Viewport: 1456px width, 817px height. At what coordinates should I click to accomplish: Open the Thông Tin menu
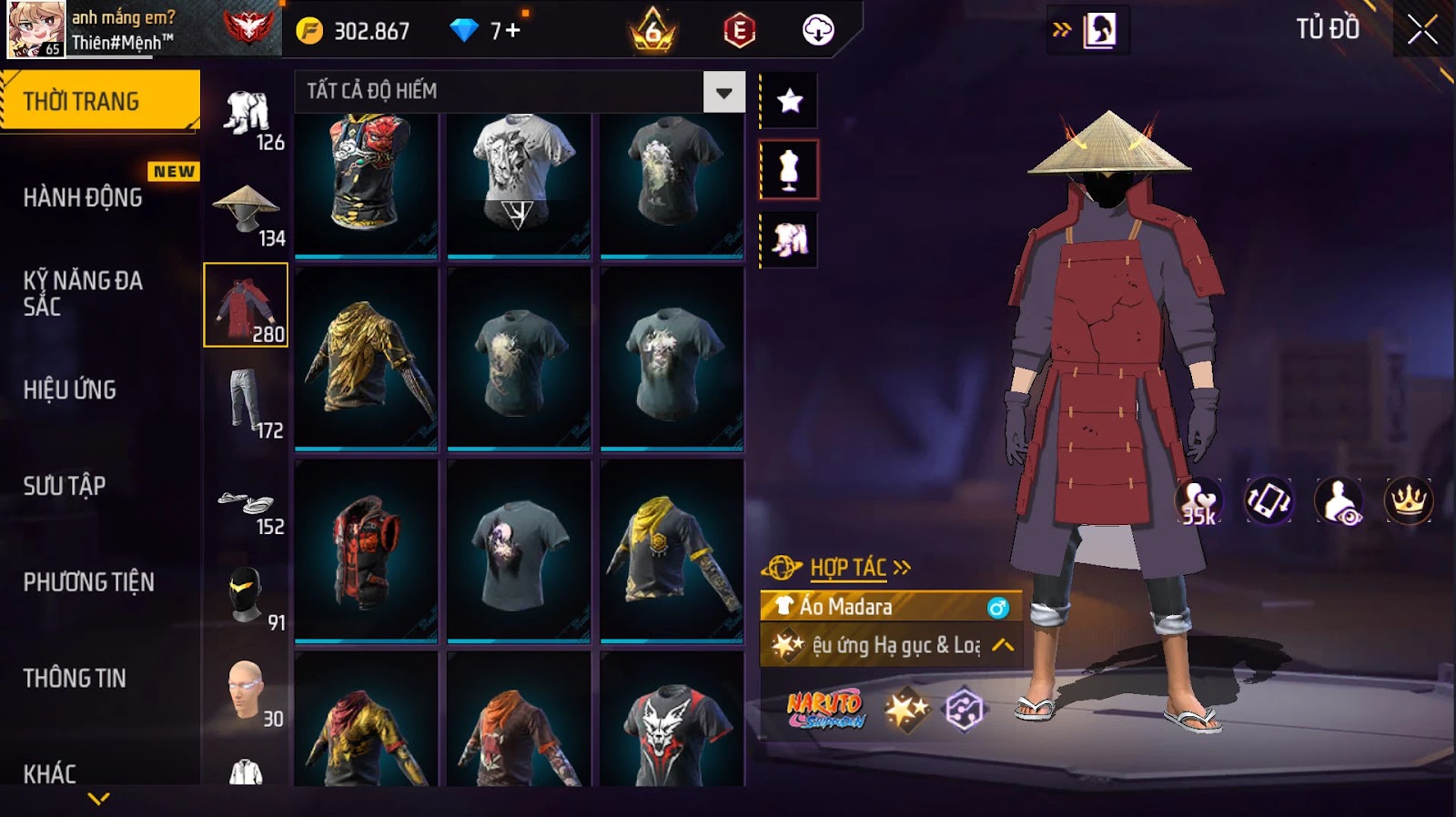point(75,678)
